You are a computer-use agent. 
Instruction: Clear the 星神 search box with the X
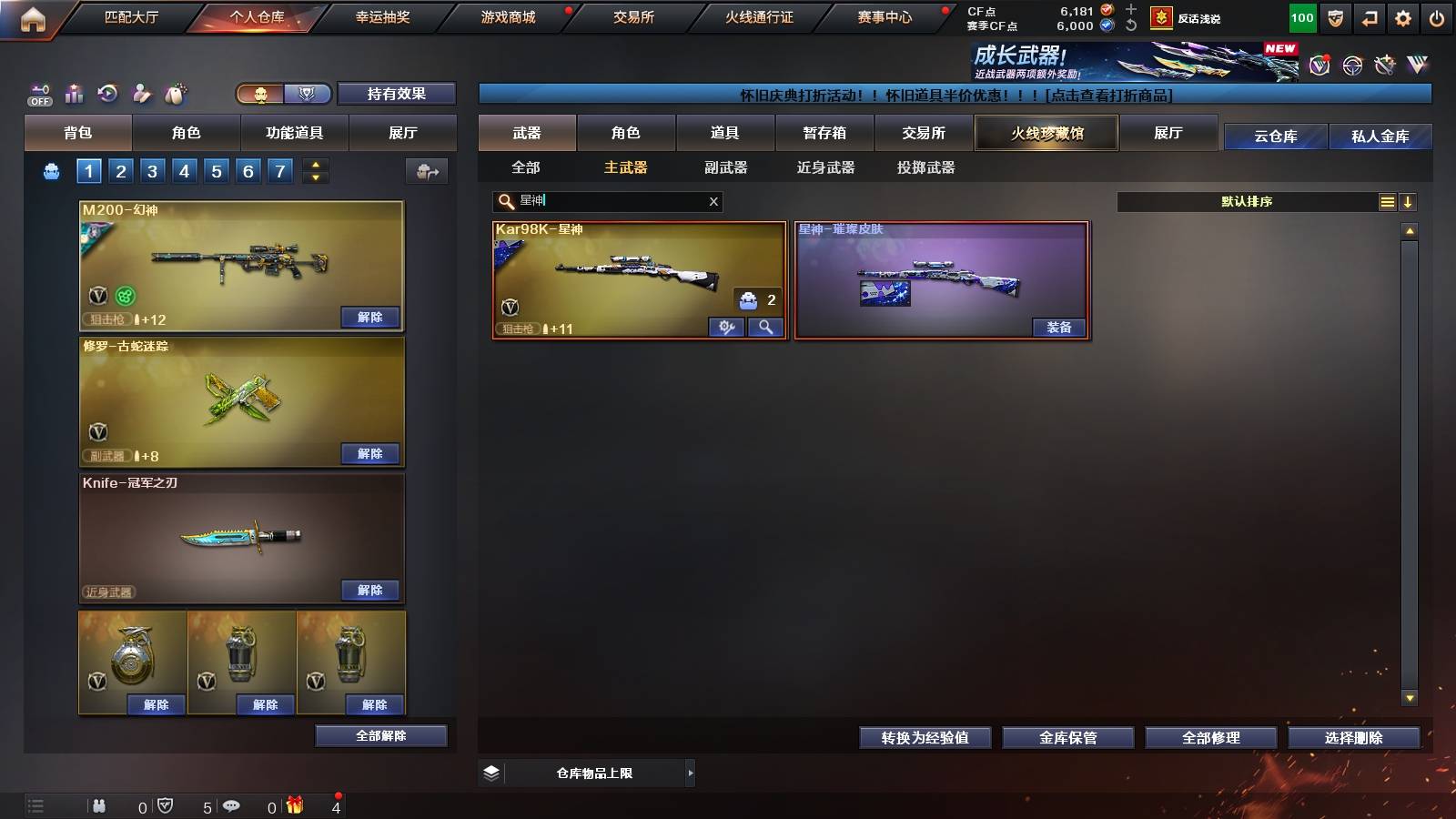[x=714, y=201]
